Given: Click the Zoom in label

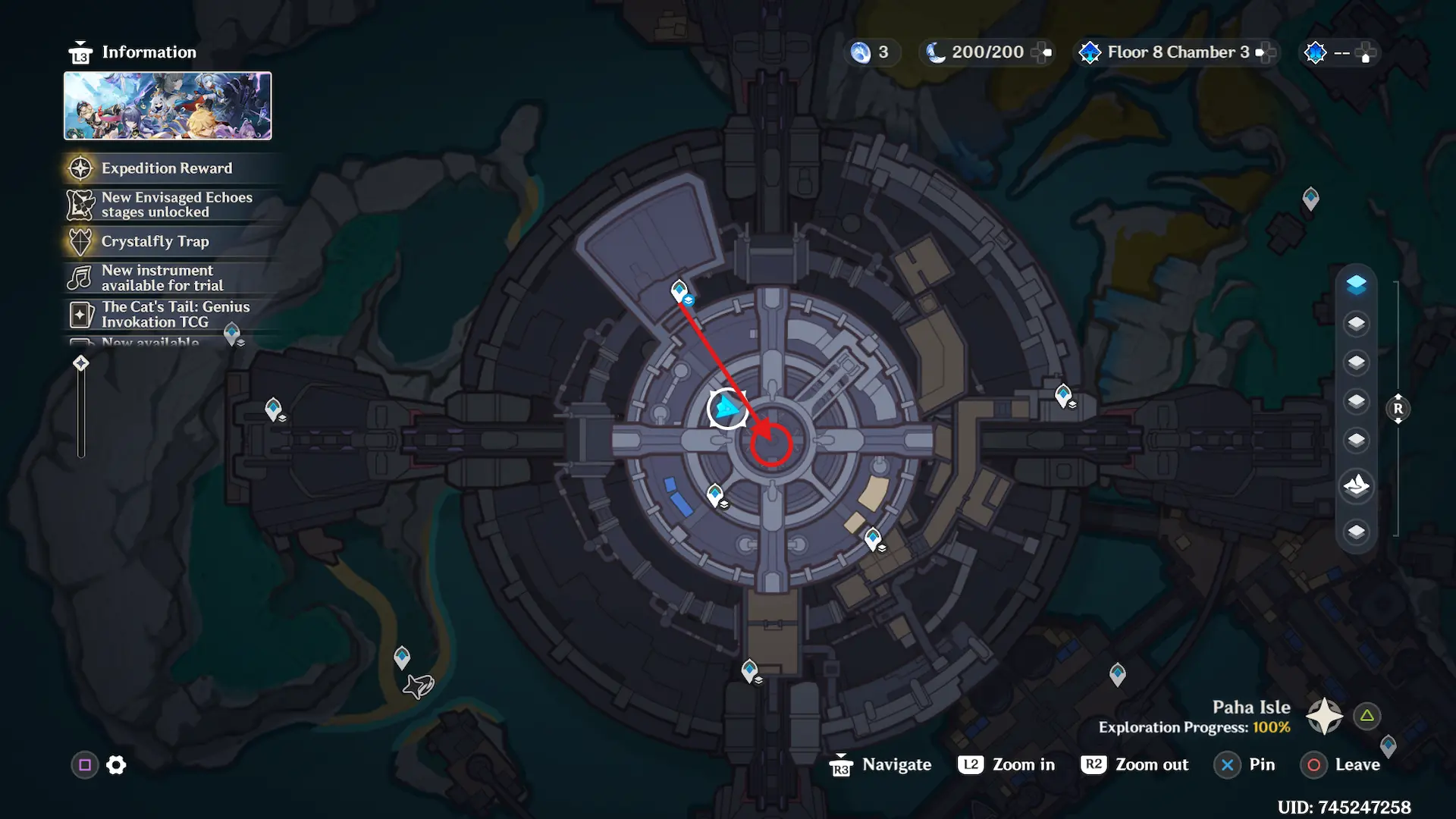Looking at the screenshot, I should click(1023, 764).
